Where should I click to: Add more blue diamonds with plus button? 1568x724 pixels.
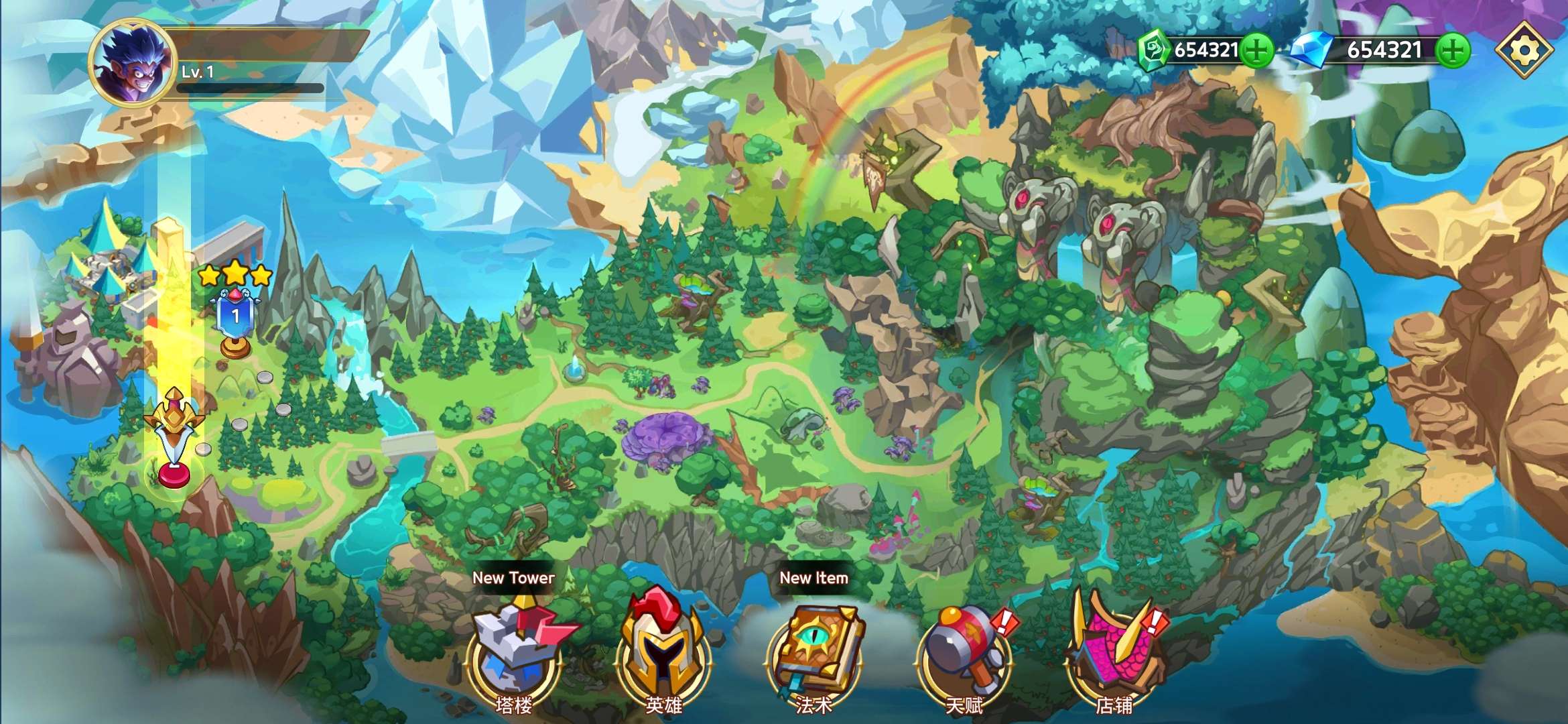[x=1453, y=50]
